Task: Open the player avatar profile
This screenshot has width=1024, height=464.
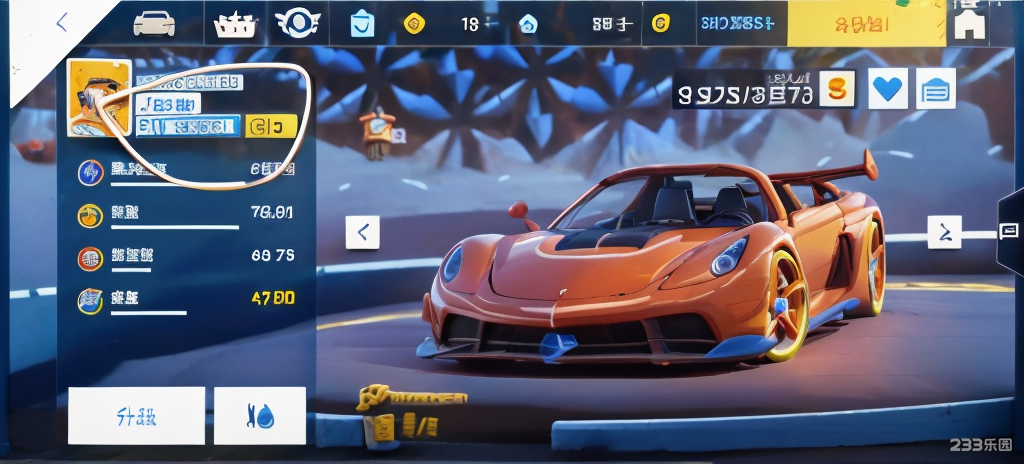Action: tap(98, 98)
